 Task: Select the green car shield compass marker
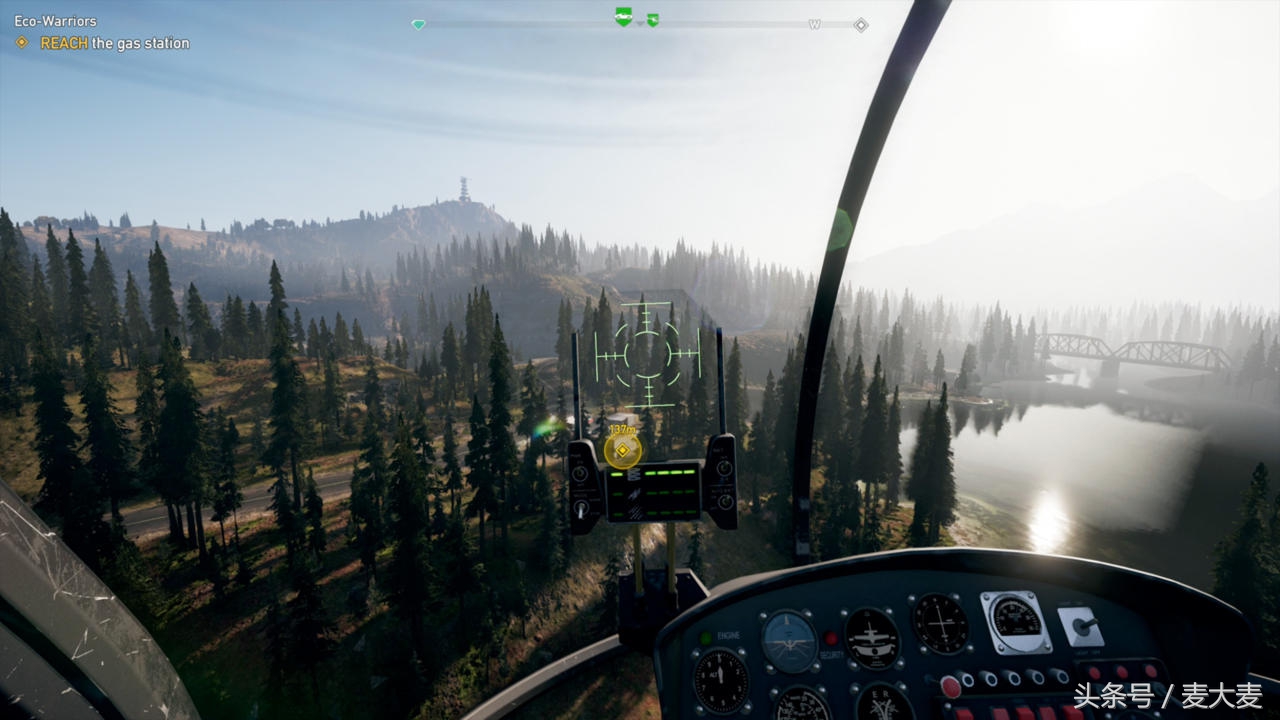[x=623, y=17]
